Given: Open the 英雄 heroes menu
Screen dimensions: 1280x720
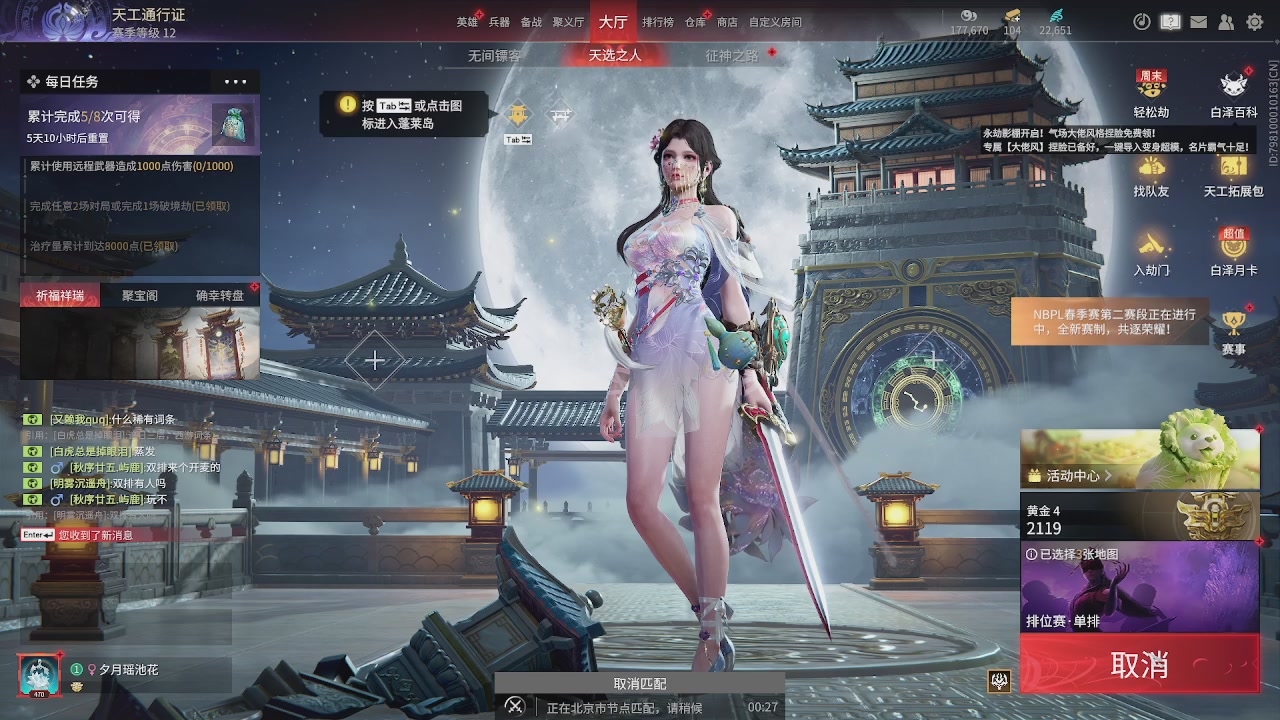Looking at the screenshot, I should click(467, 22).
